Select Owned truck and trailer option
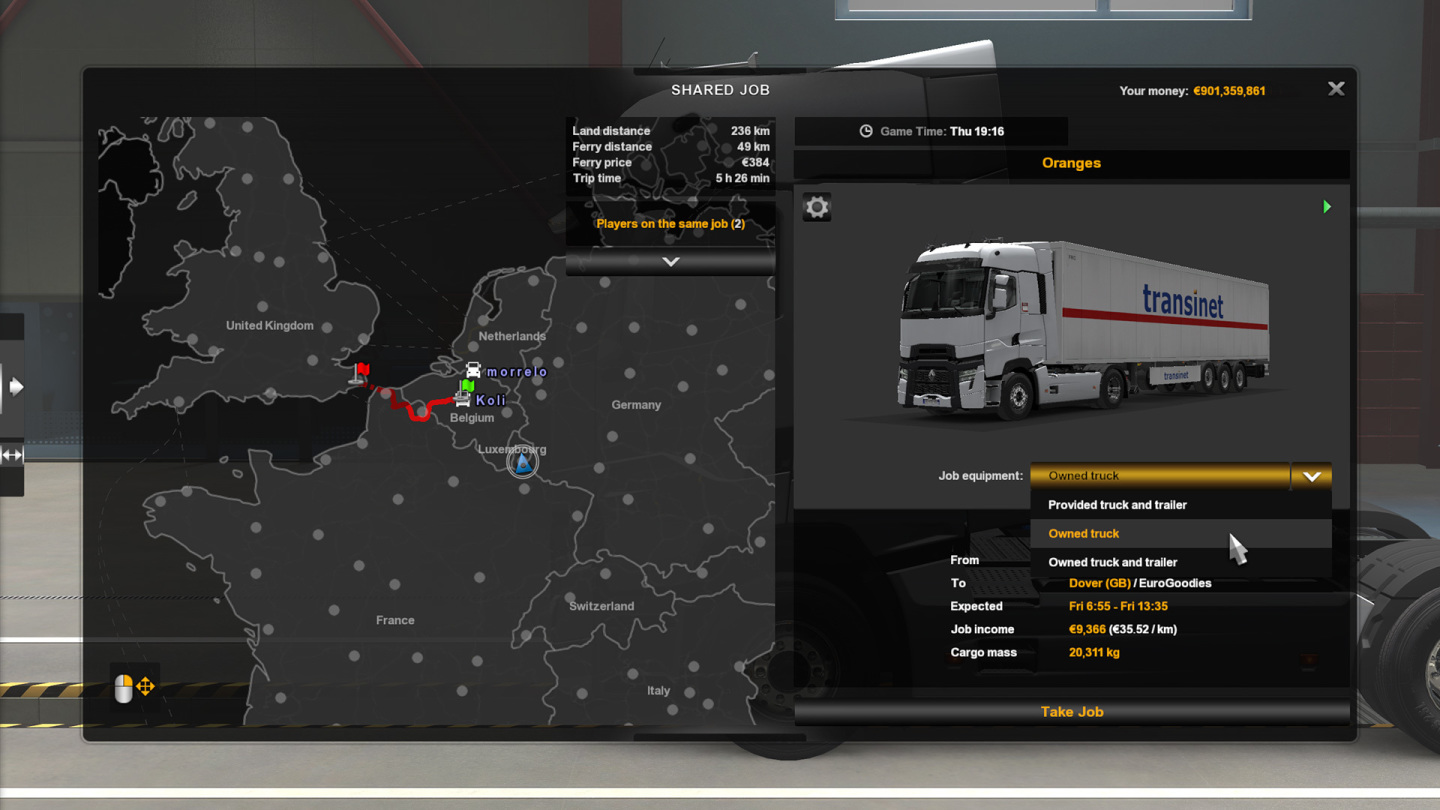Viewport: 1440px width, 810px height. click(x=1112, y=562)
